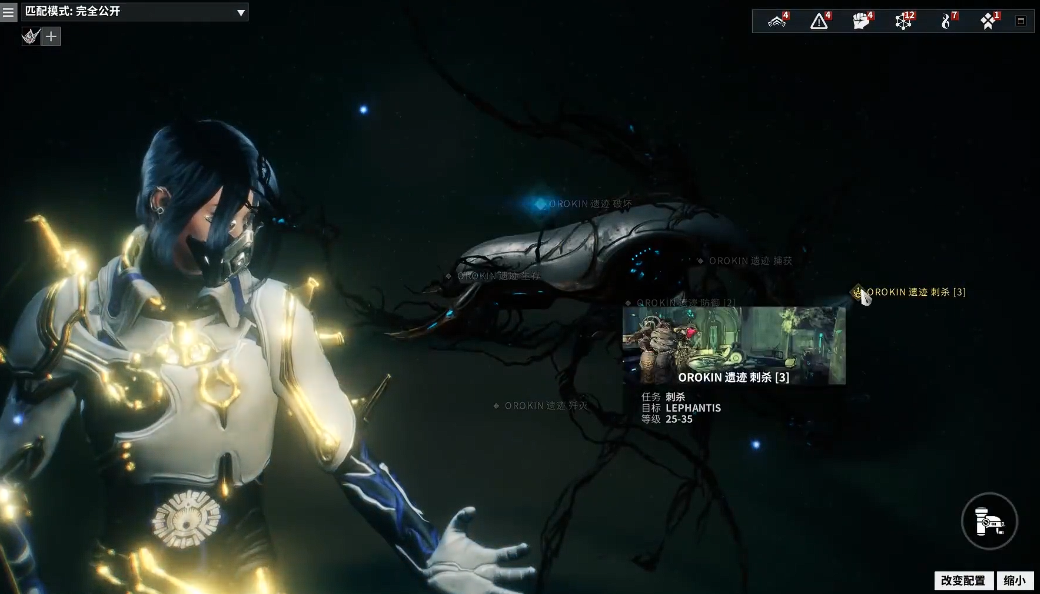This screenshot has height=594, width=1040.
Task: Open the curled symbol icon with badge 7
Action: point(946,21)
